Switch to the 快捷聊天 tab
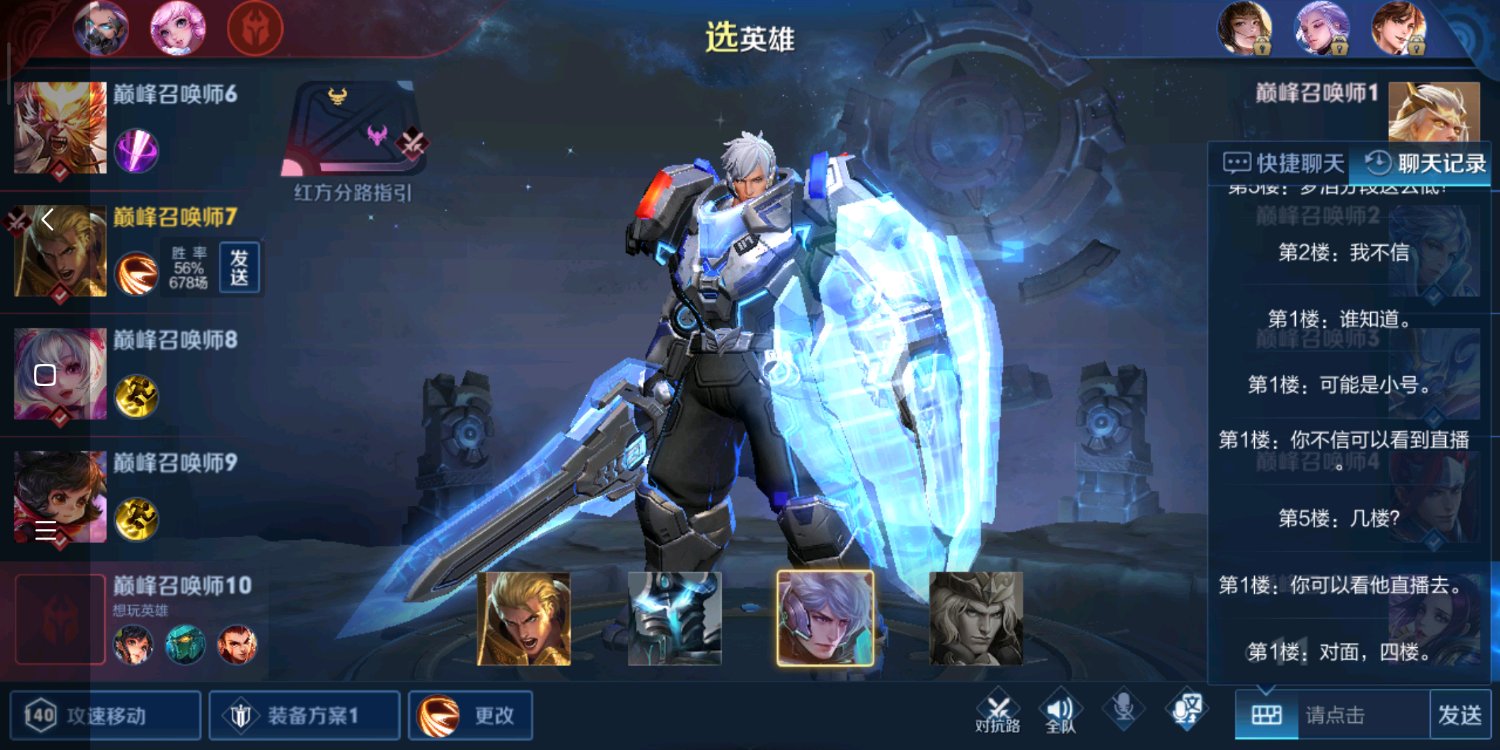Image resolution: width=1500 pixels, height=750 pixels. point(1284,163)
